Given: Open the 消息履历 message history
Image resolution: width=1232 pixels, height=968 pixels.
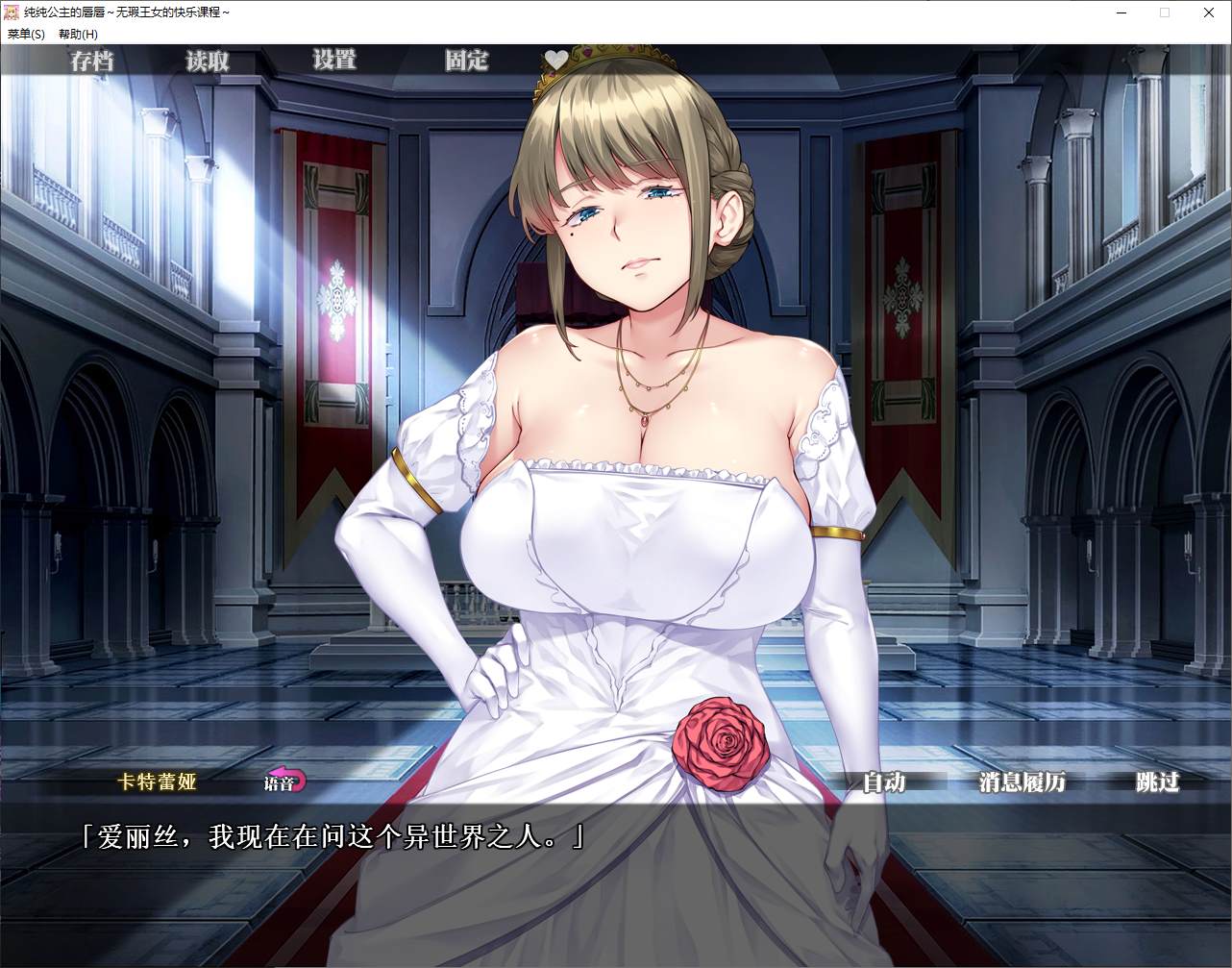Looking at the screenshot, I should 1022,782.
